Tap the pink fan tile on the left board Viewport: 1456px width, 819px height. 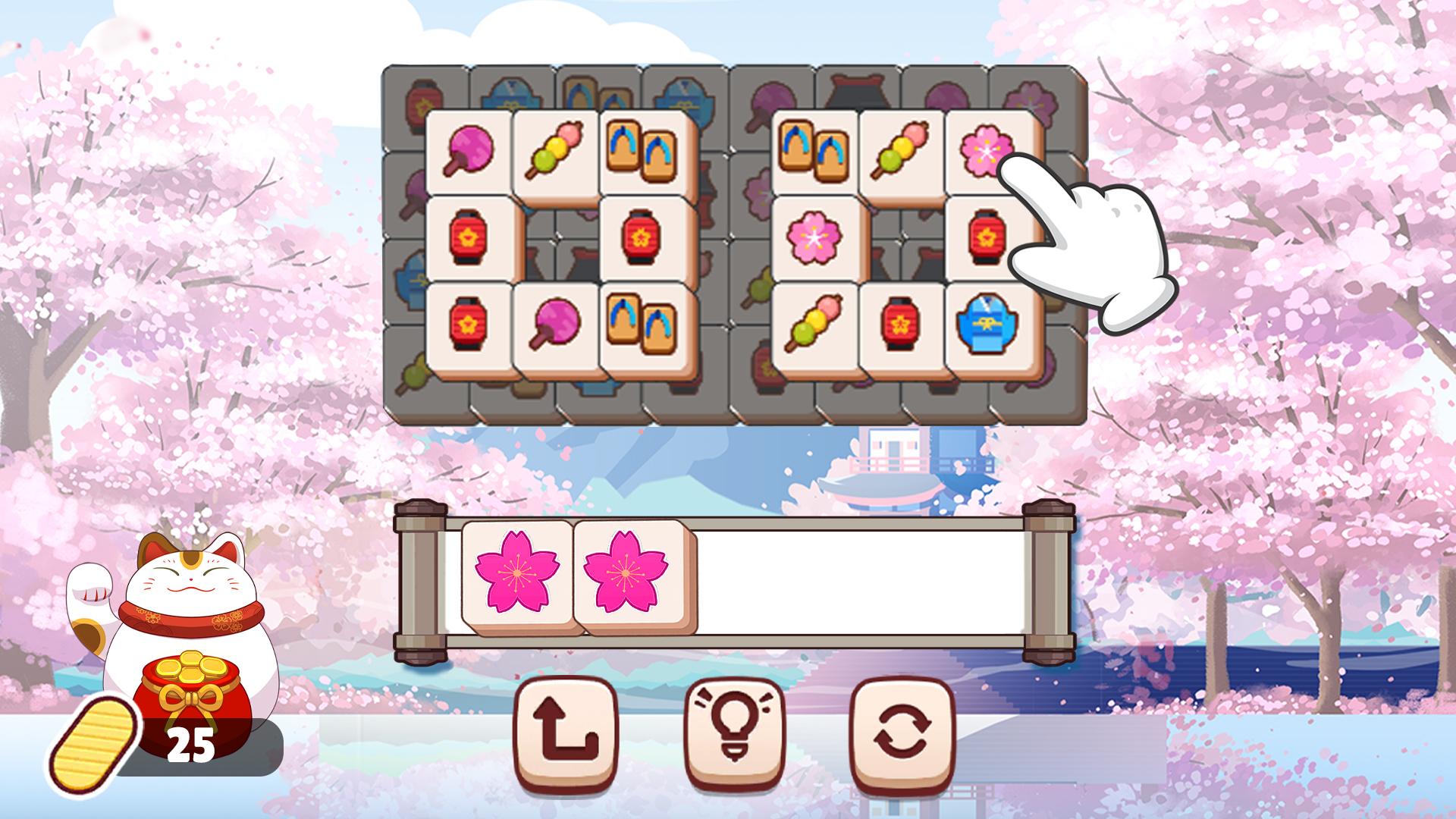(470, 150)
